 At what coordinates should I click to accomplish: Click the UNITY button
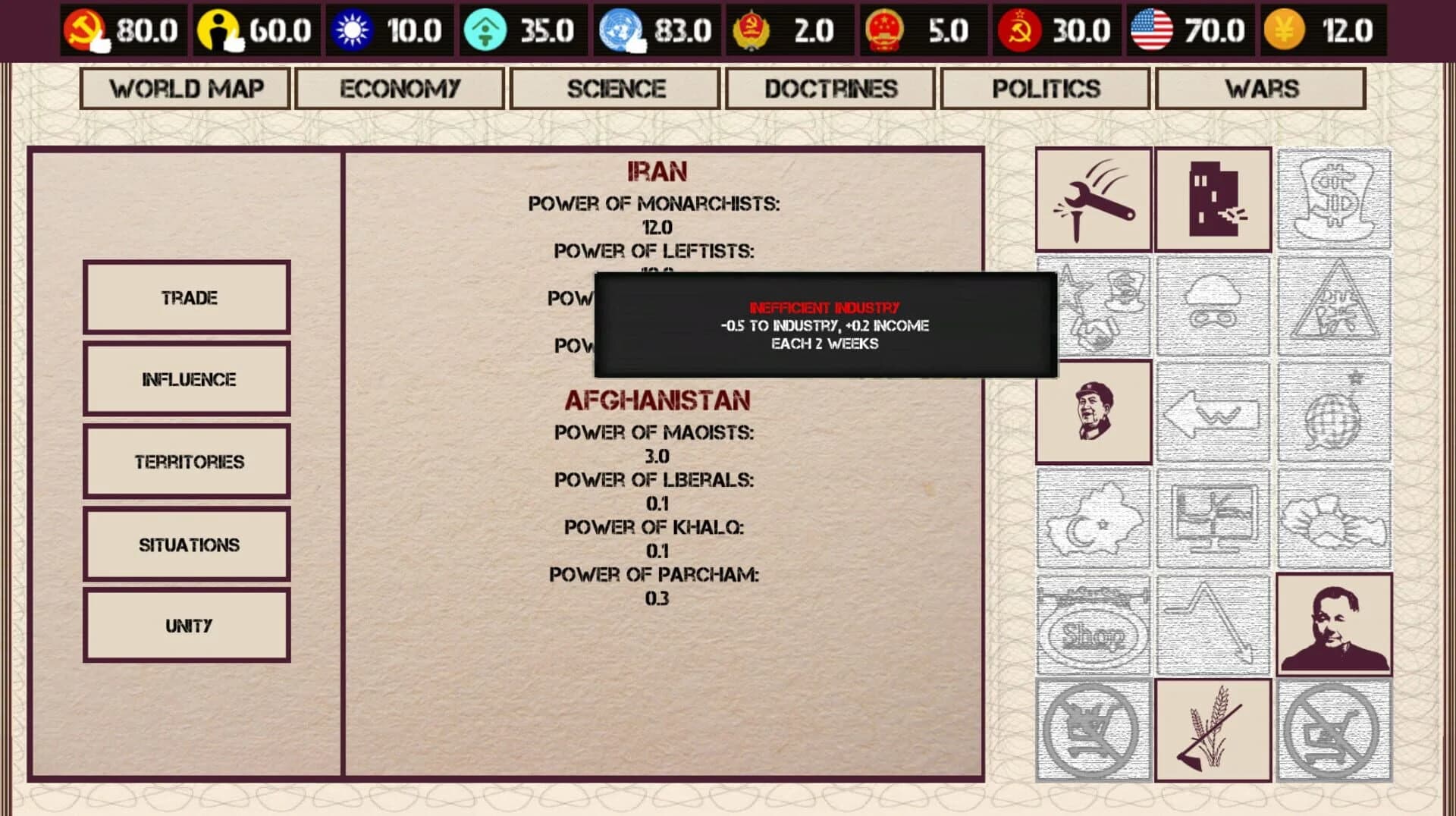[x=187, y=625]
